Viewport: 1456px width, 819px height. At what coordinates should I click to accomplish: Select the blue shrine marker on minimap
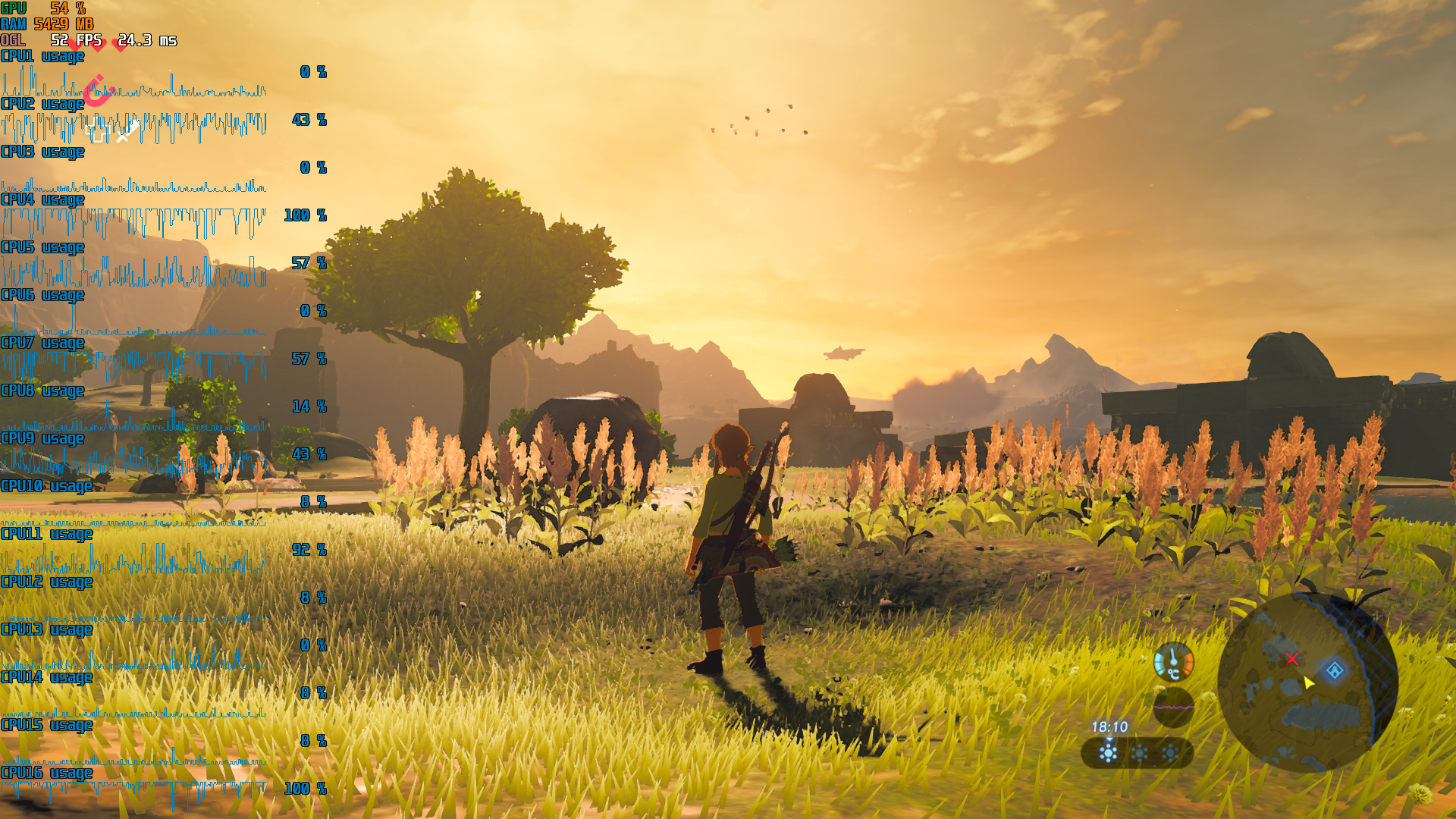click(x=1335, y=671)
